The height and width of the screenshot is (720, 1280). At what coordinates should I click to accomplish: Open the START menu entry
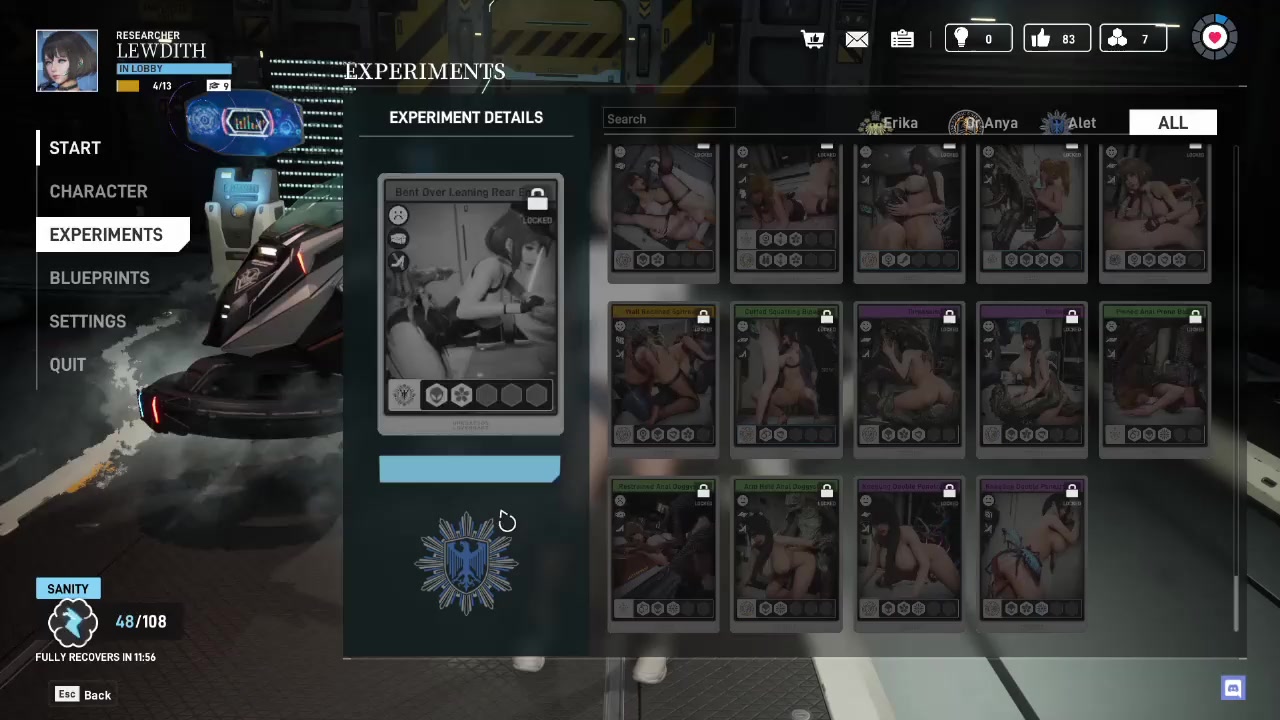pos(75,148)
